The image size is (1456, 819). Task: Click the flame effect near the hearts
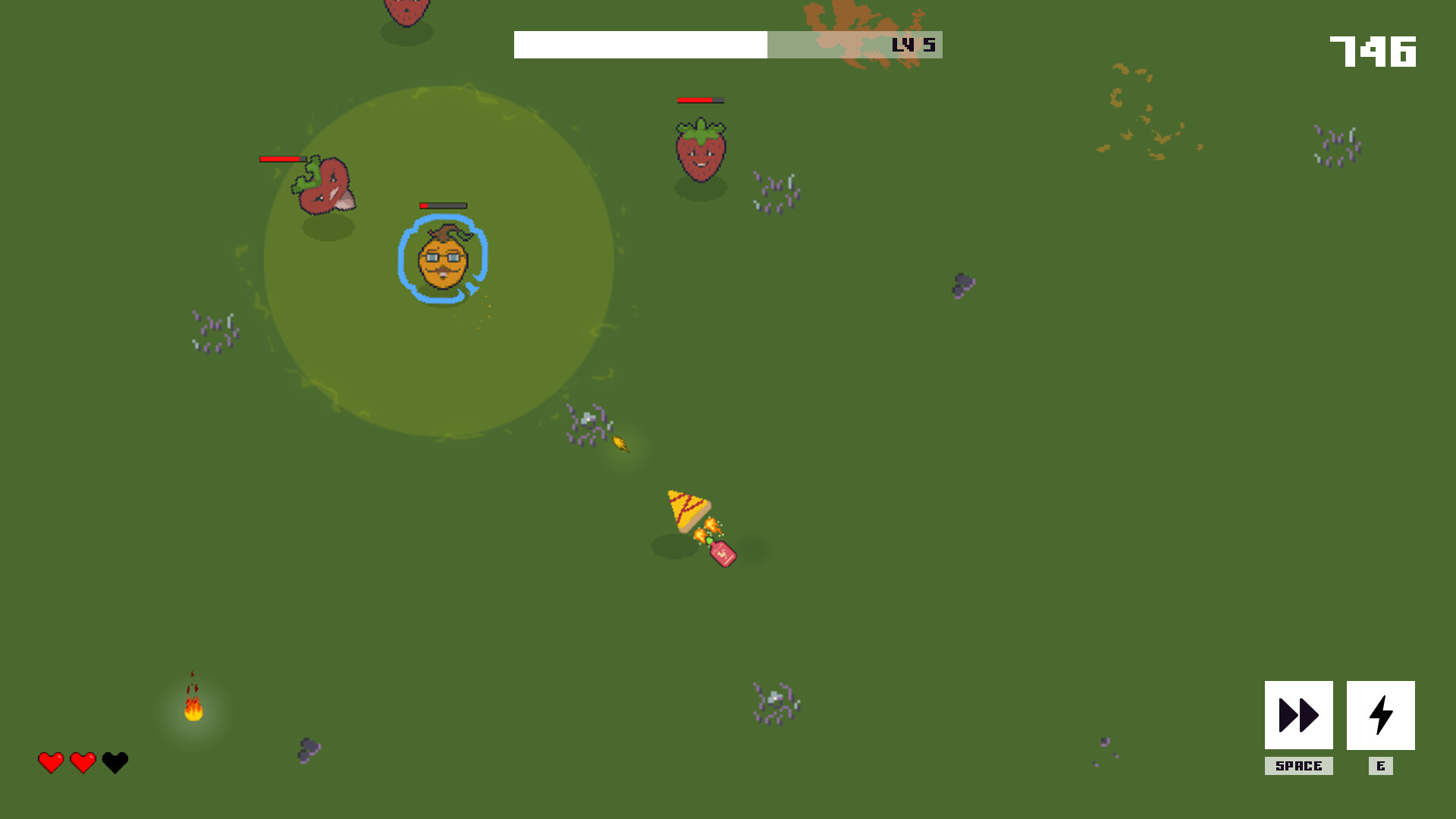click(x=193, y=709)
